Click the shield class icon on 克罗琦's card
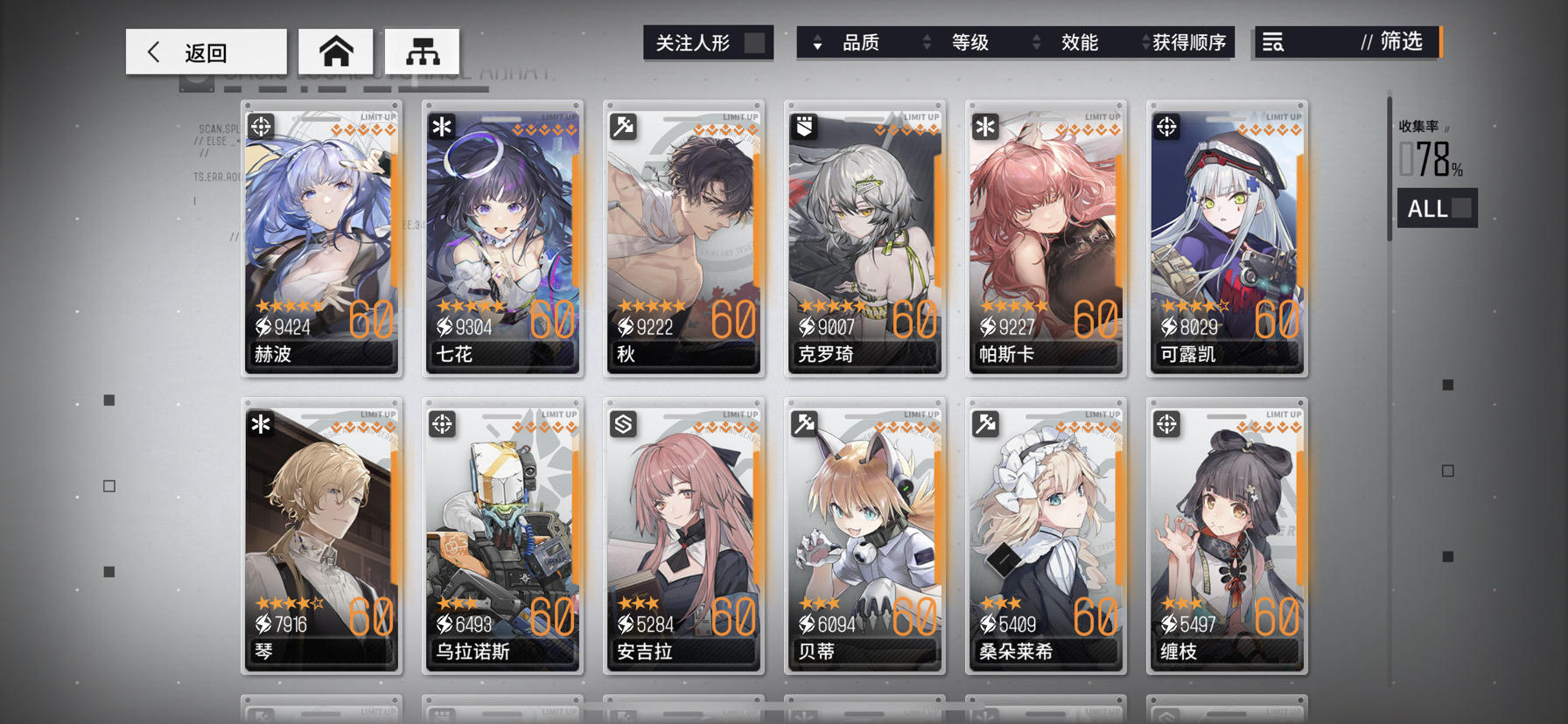1568x724 pixels. click(x=802, y=126)
